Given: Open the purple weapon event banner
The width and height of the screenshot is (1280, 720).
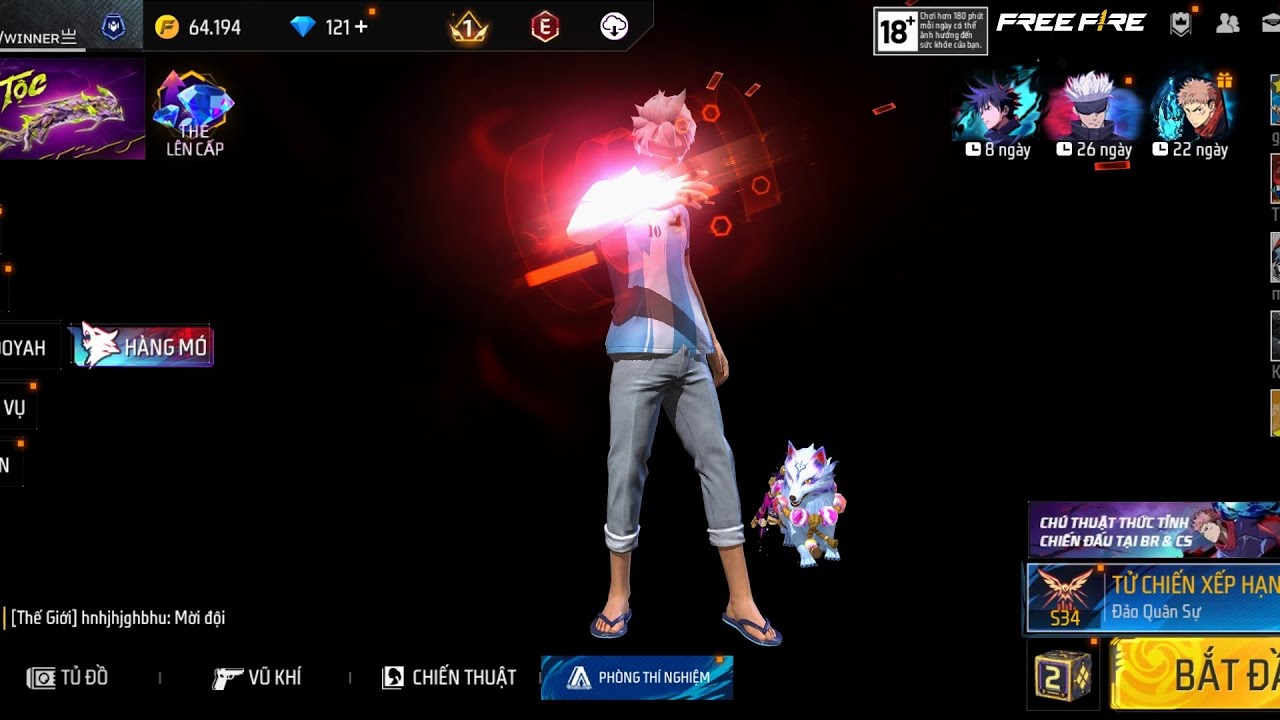Looking at the screenshot, I should [72, 108].
